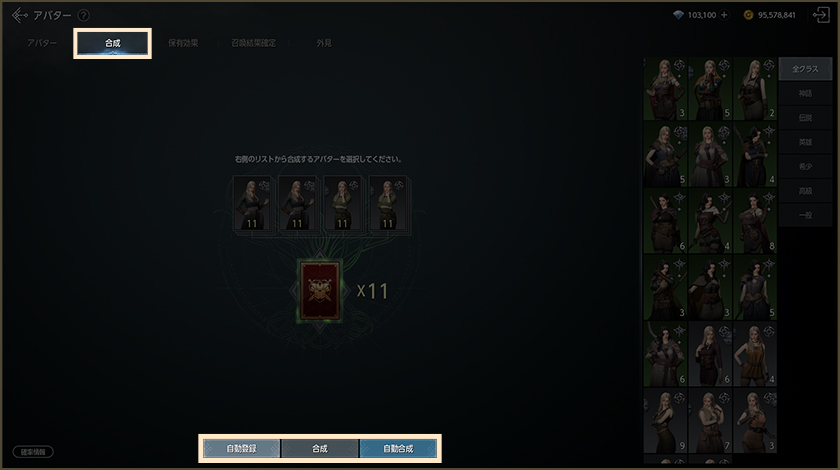Select the 合成 tab

pyautogui.click(x=112, y=44)
